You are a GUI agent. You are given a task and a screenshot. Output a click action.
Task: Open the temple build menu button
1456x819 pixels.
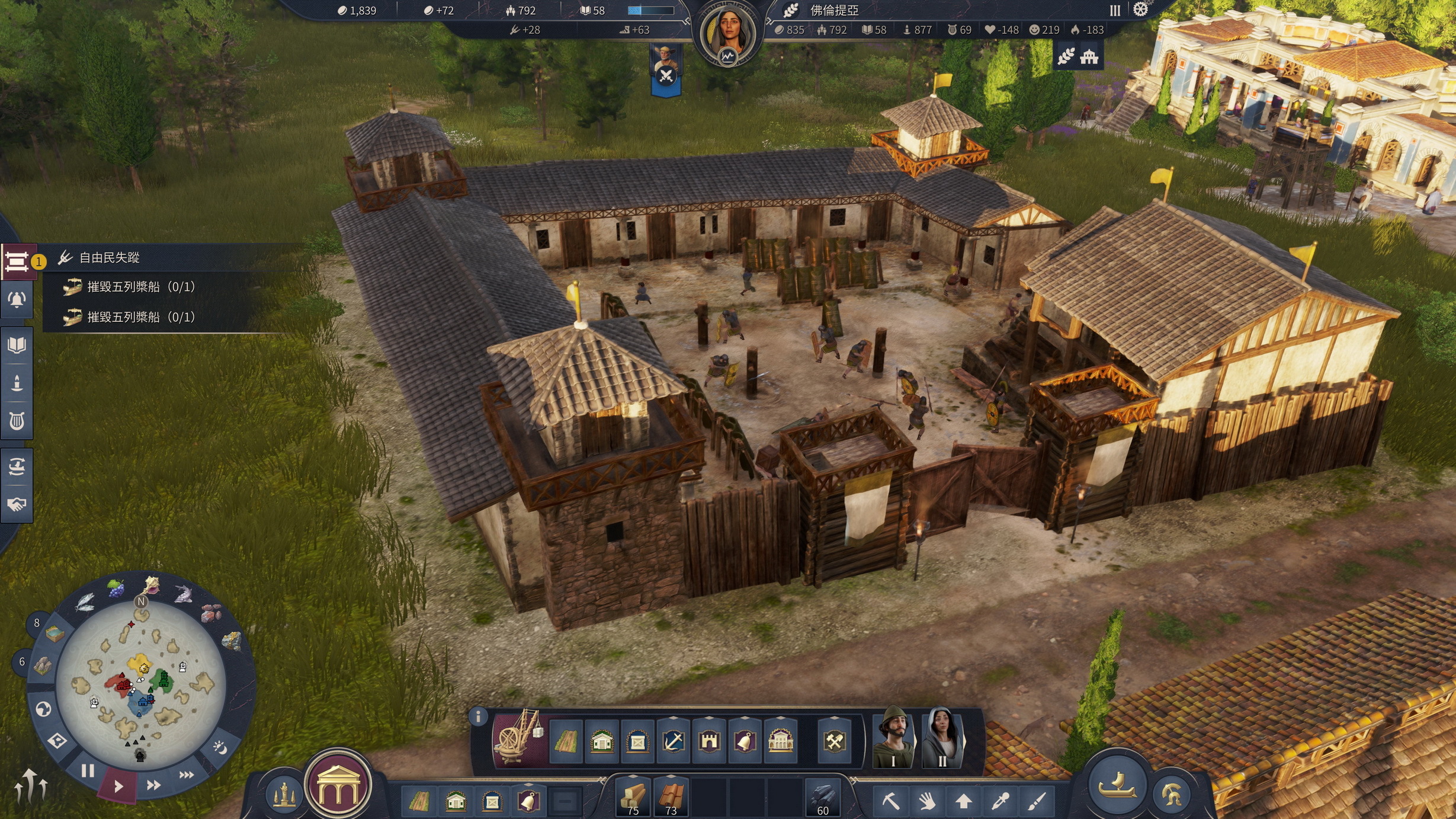pyautogui.click(x=338, y=786)
